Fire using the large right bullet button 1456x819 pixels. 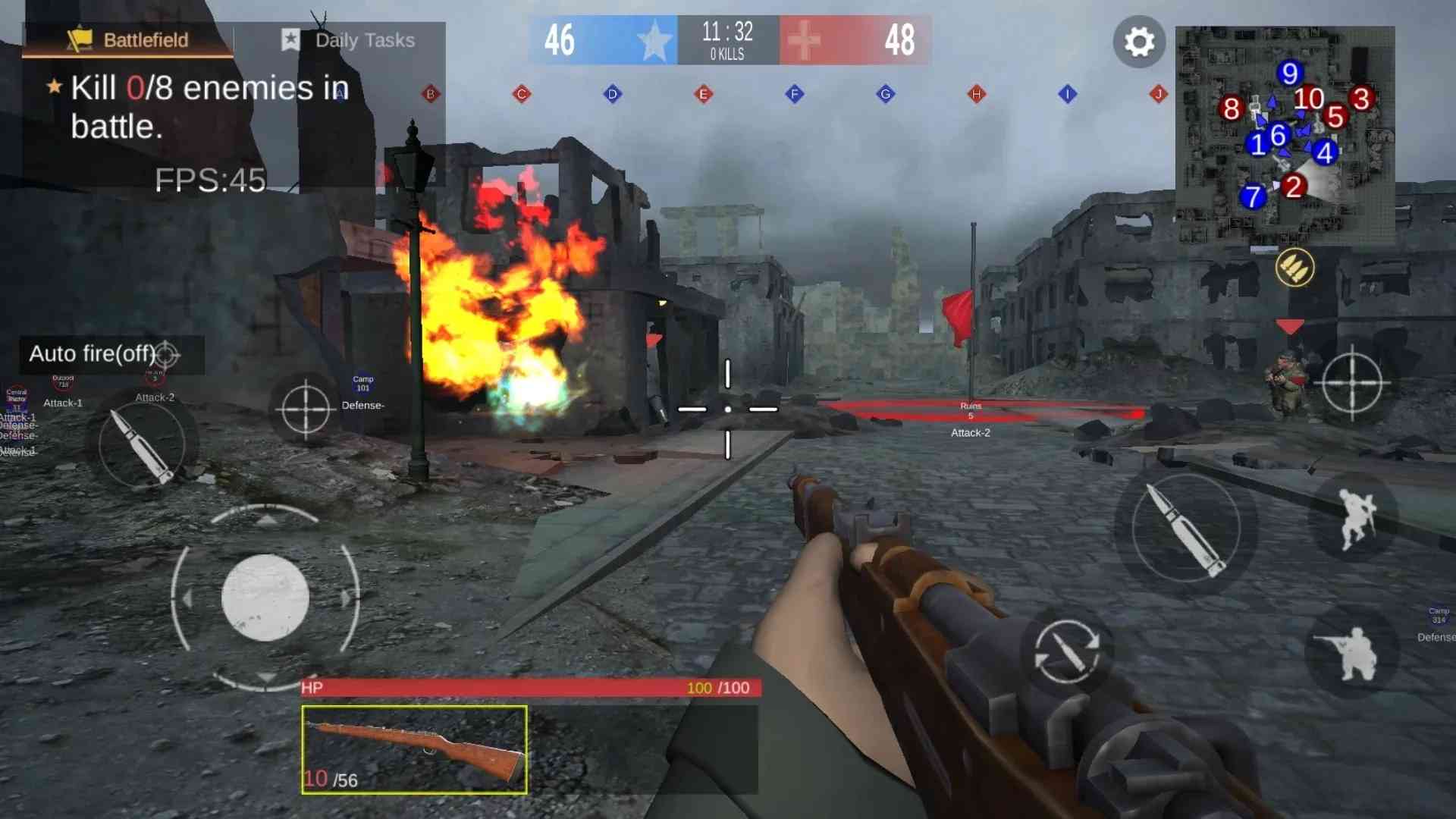tap(1185, 528)
